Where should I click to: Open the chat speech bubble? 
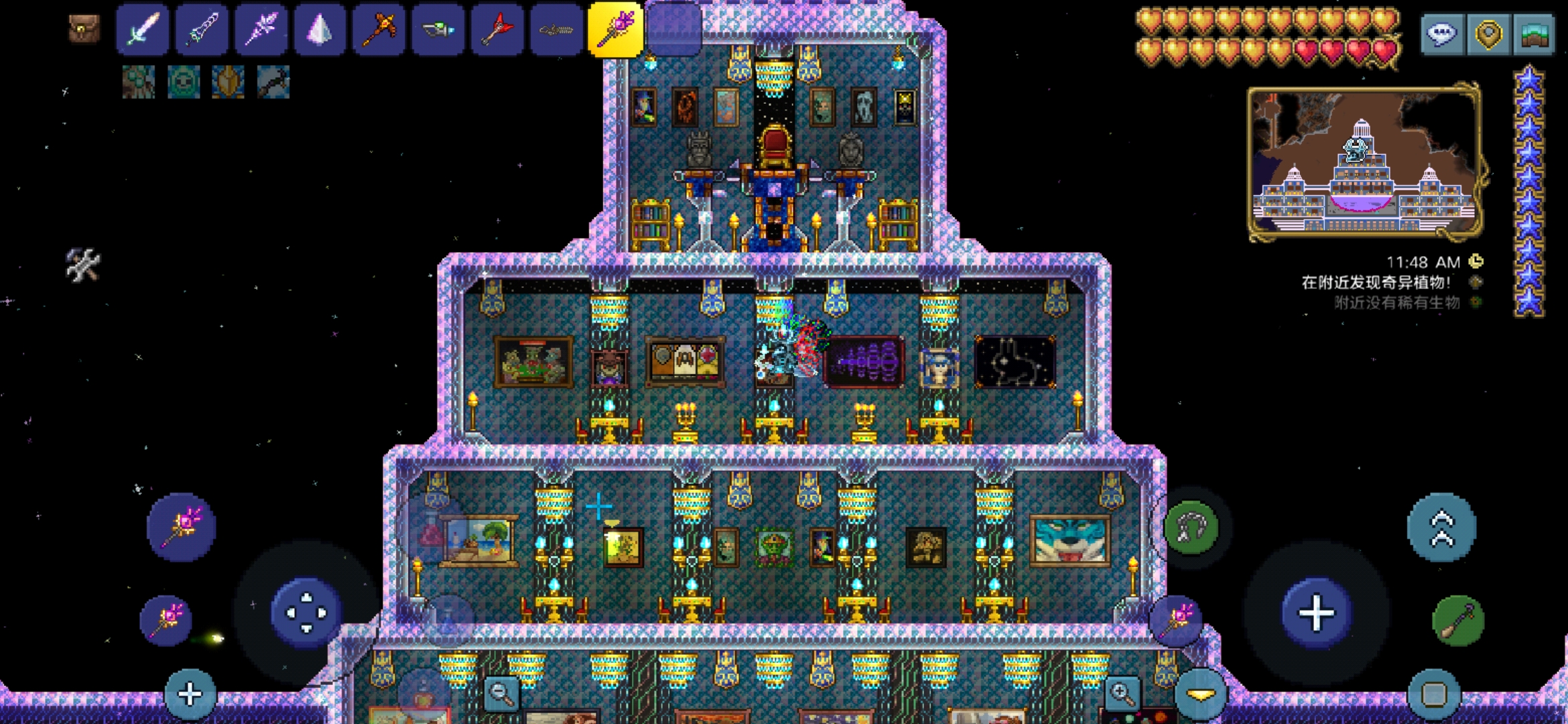pyautogui.click(x=1442, y=34)
